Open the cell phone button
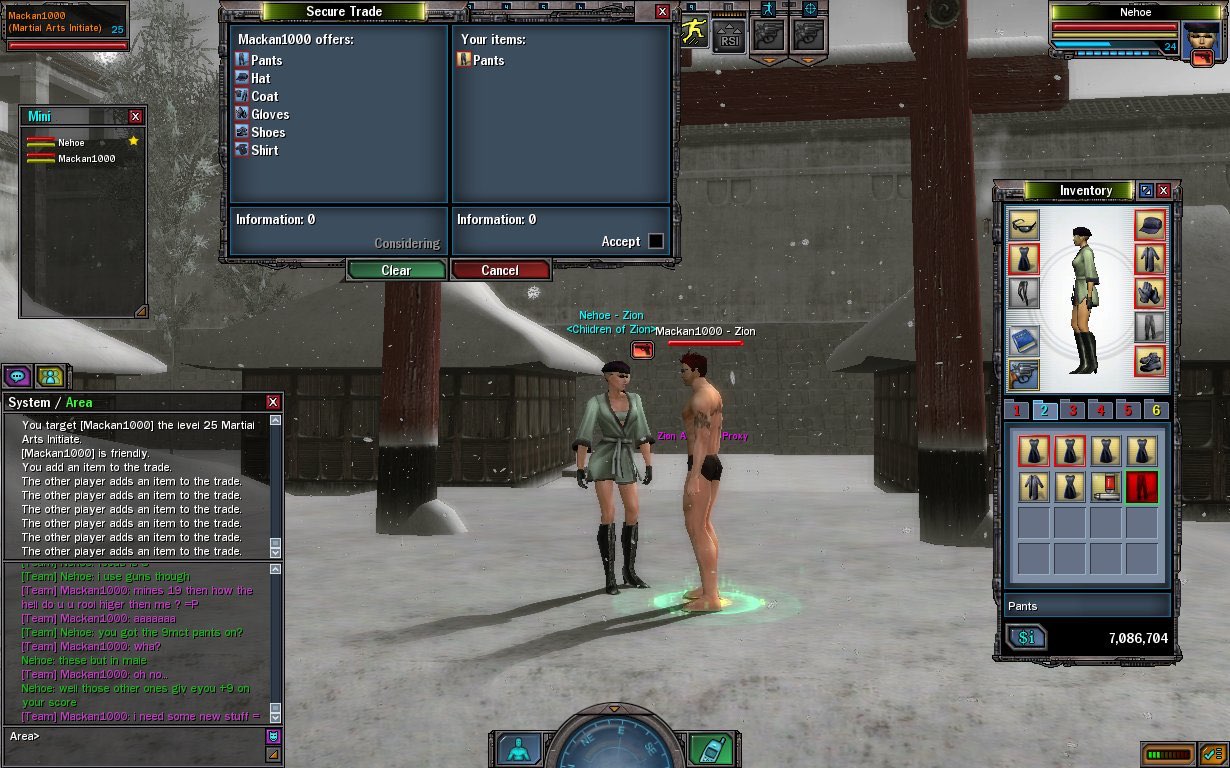Screen dimensions: 1230x768 click(x=711, y=750)
